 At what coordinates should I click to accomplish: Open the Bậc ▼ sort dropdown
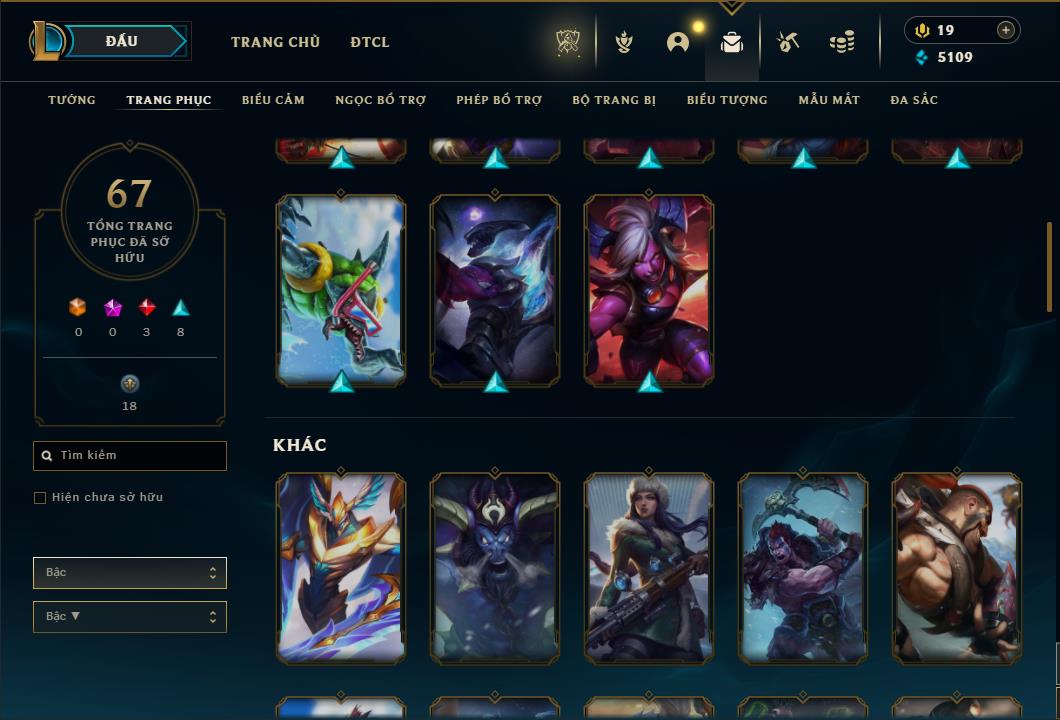tap(130, 617)
